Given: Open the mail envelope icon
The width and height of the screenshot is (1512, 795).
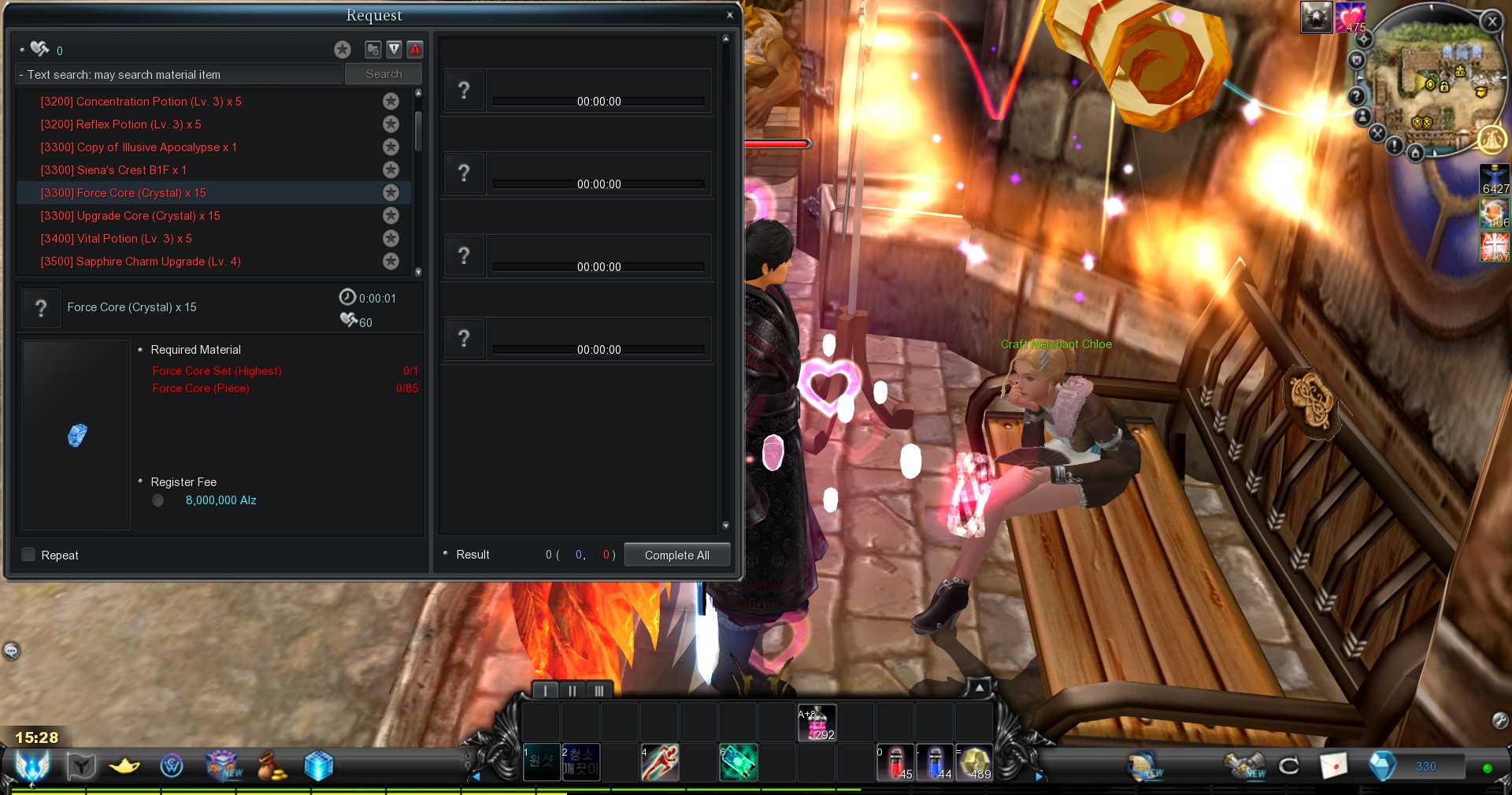Looking at the screenshot, I should click(x=1333, y=765).
